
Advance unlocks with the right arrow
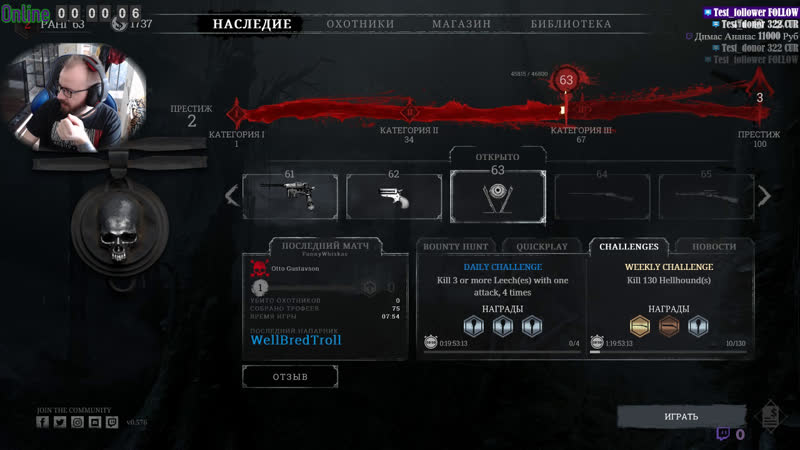[765, 196]
